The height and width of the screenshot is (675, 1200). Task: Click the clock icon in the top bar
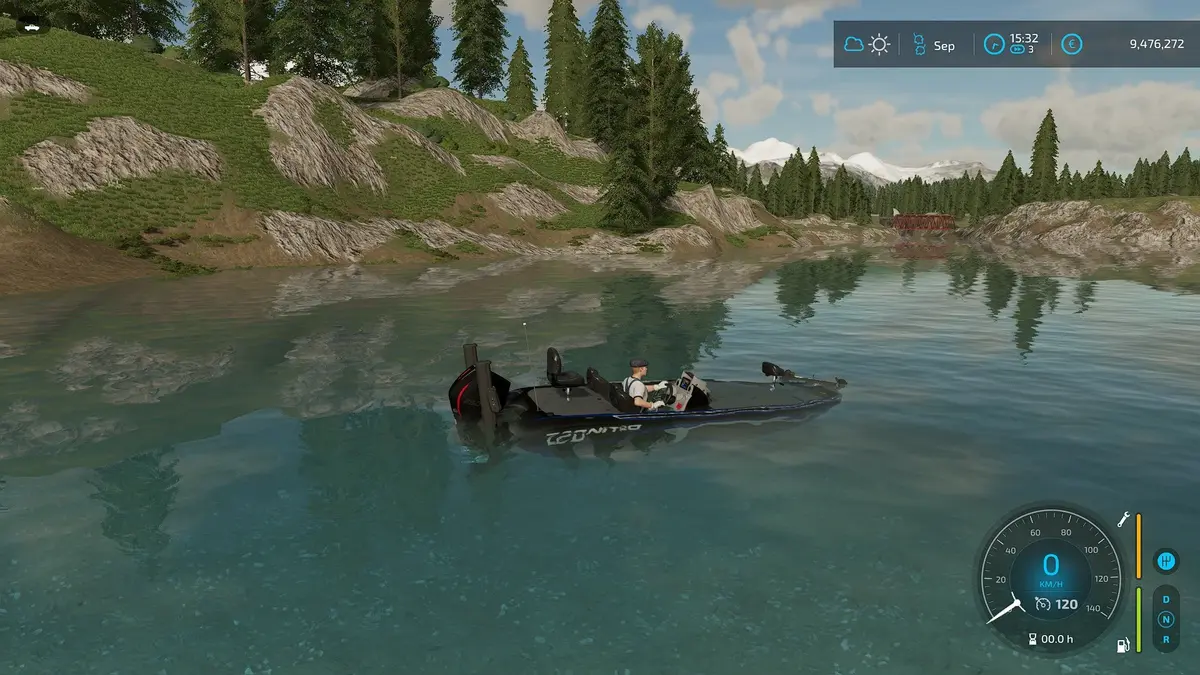(x=993, y=45)
